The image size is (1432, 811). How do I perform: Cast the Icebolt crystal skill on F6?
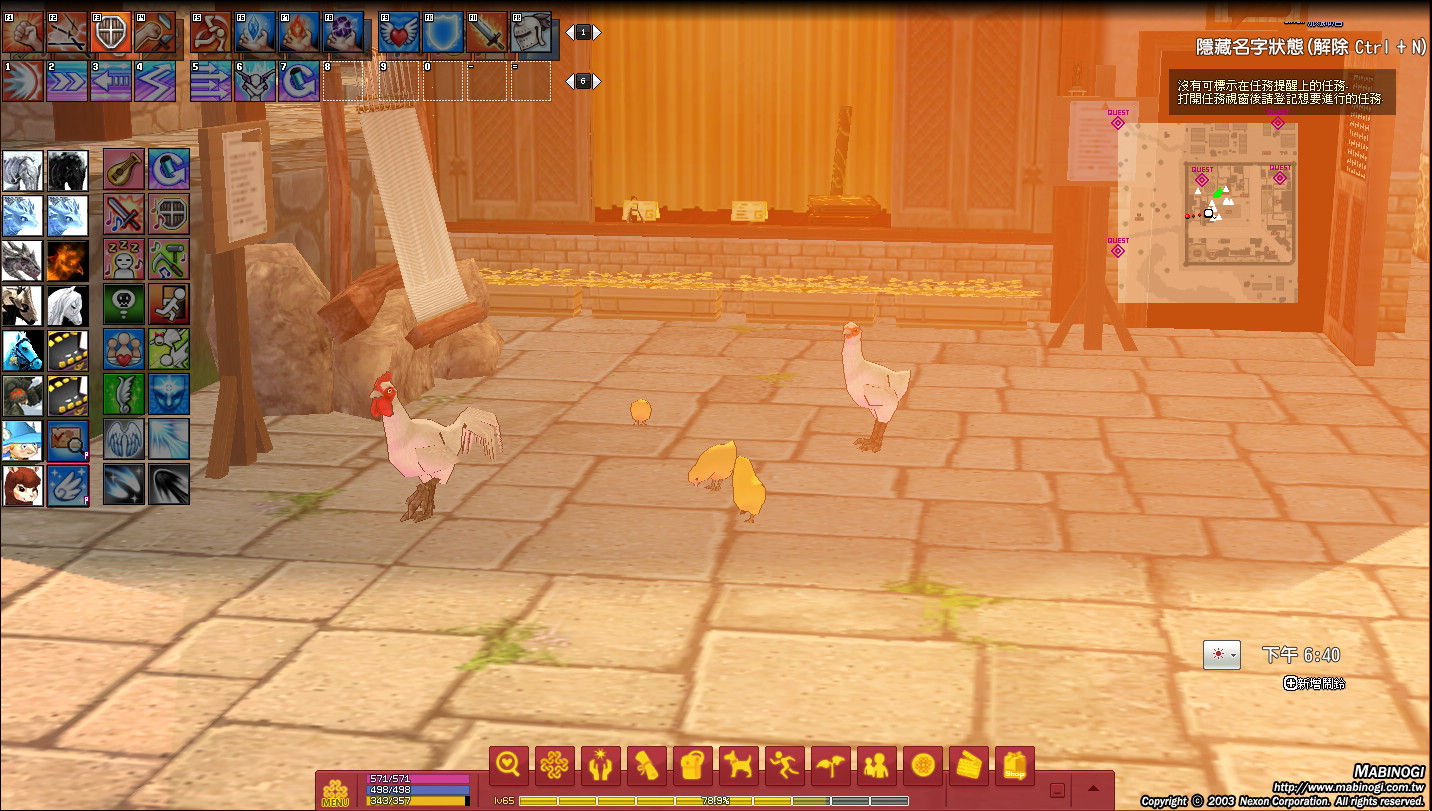[255, 32]
